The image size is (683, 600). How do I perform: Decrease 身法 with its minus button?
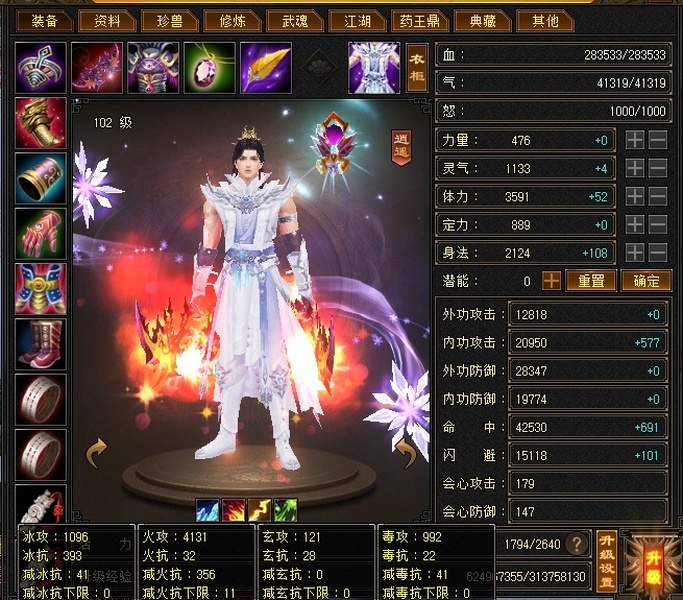click(x=657, y=253)
